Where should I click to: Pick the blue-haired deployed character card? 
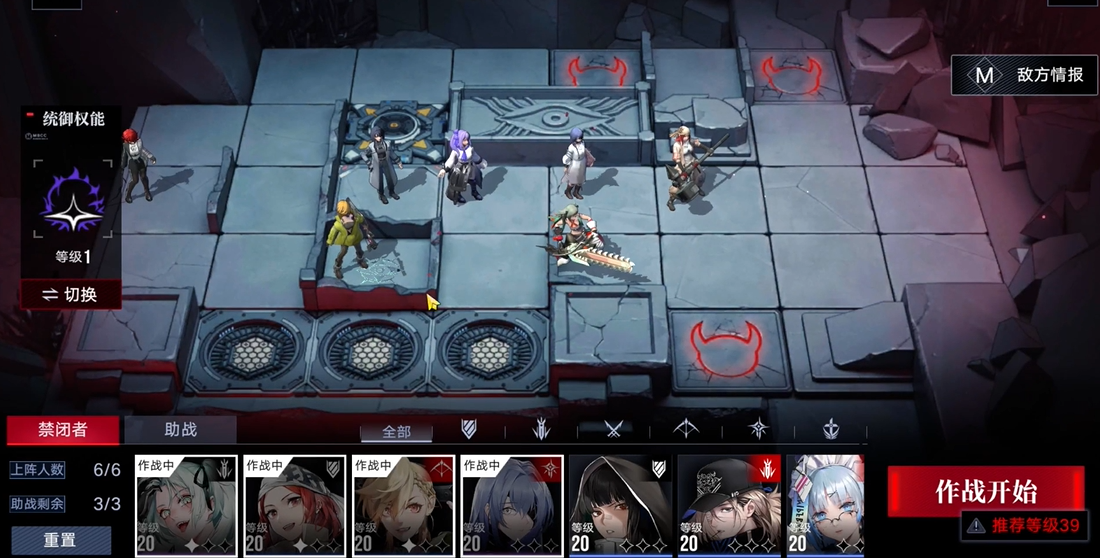click(x=512, y=505)
